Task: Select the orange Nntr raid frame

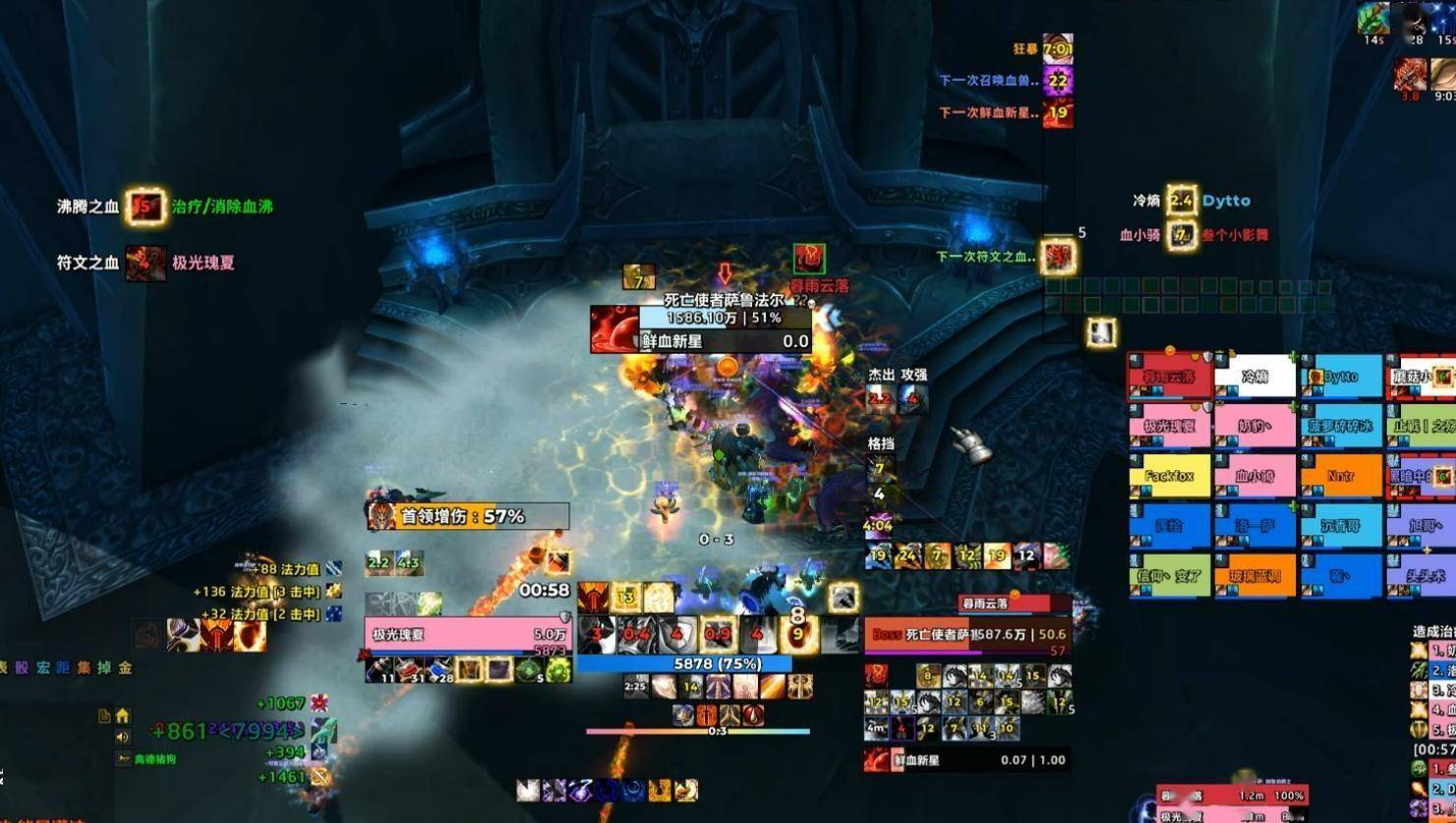Action: click(x=1341, y=476)
